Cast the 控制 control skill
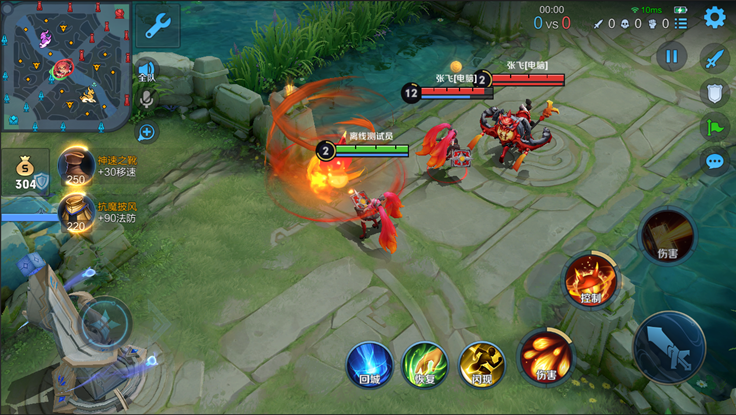The image size is (736, 415). (x=588, y=279)
